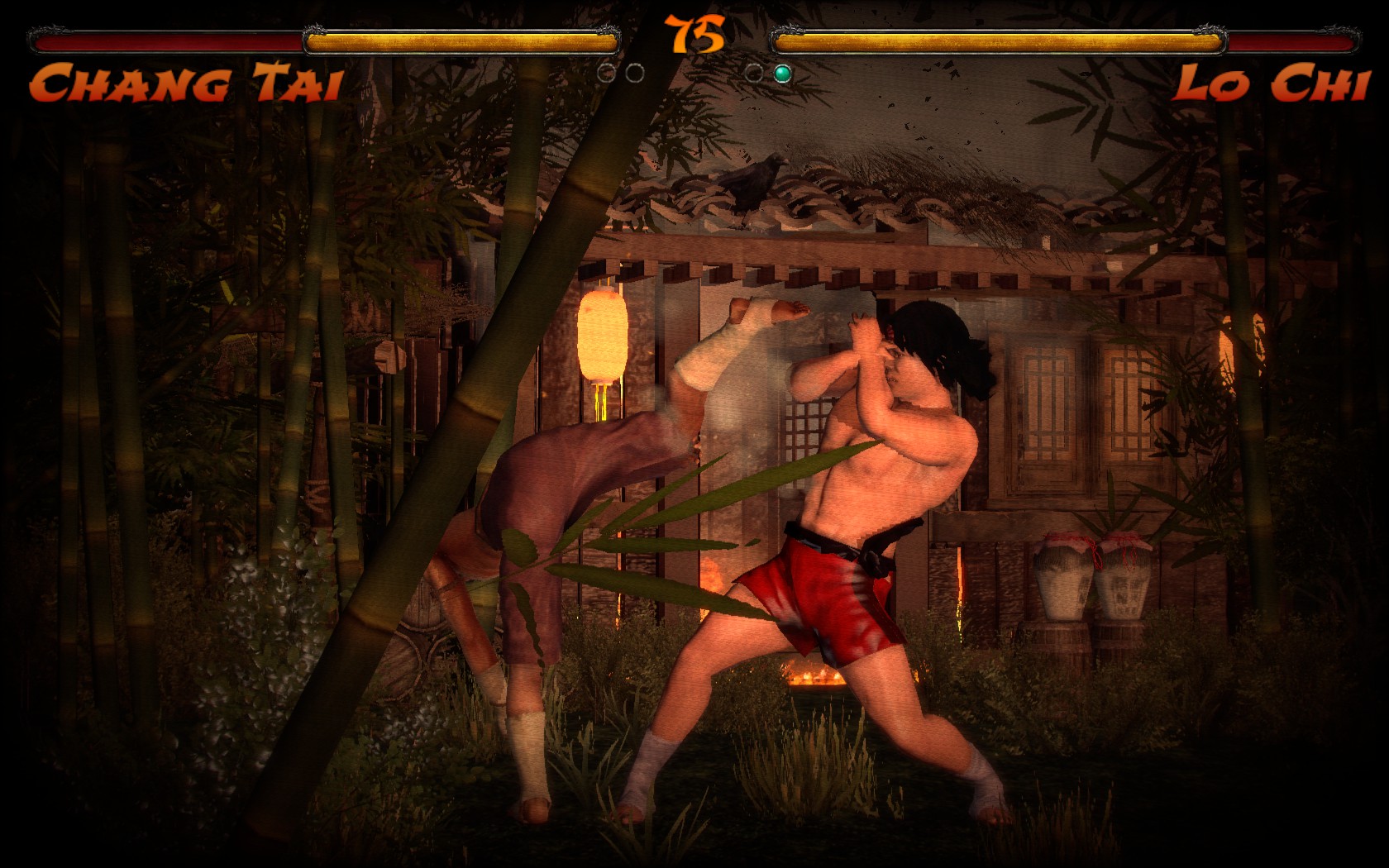1389x868 pixels.
Task: Click the Chang Tai name label
Action: click(186, 83)
